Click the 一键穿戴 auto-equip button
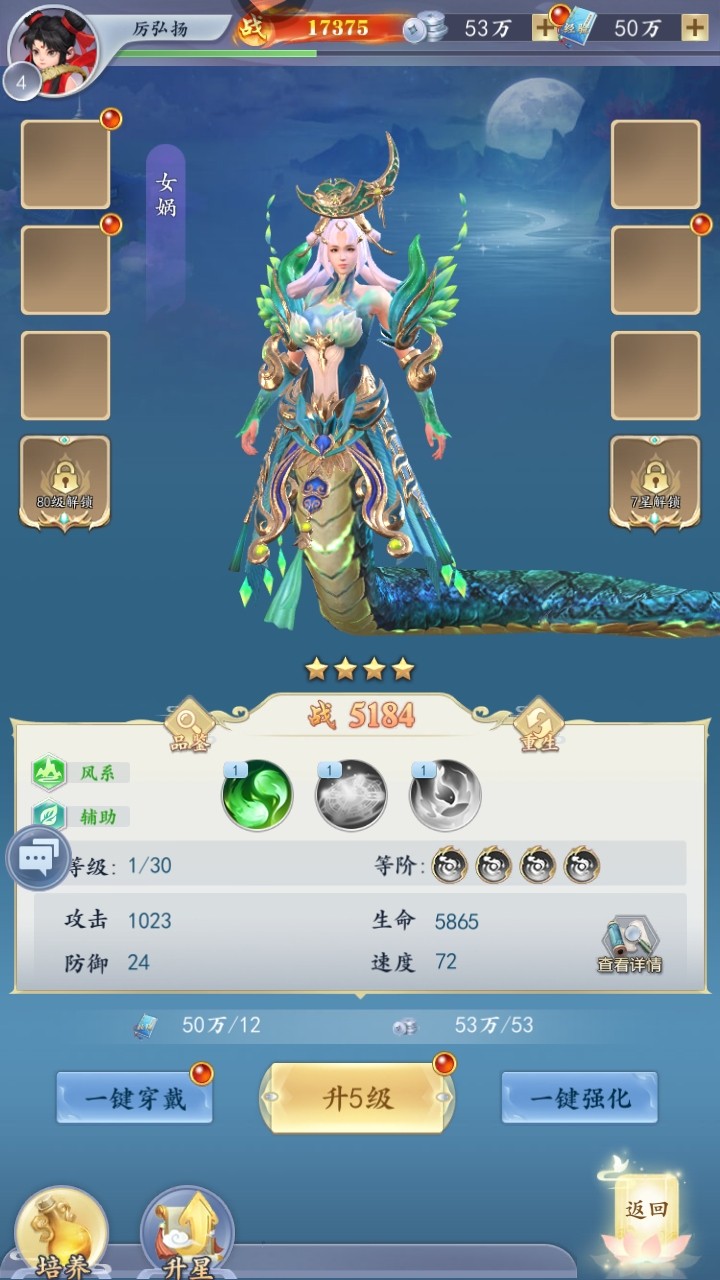The width and height of the screenshot is (720, 1280). [x=134, y=1098]
